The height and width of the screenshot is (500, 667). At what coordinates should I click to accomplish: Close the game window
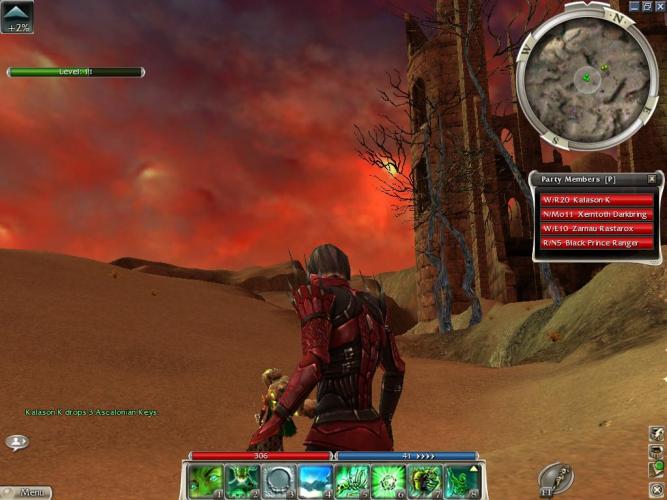659,6
